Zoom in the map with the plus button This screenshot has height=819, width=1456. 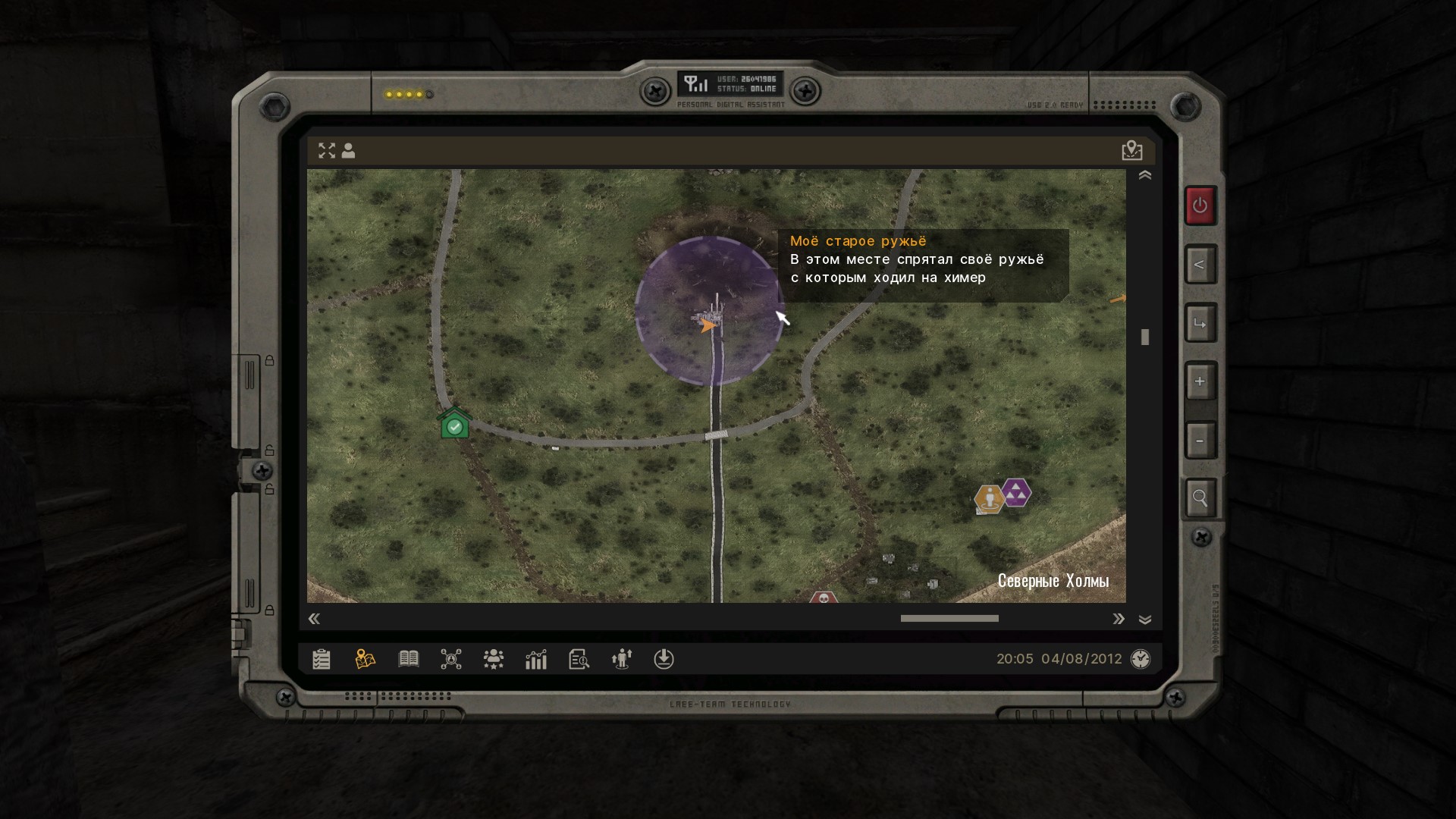pos(1200,381)
